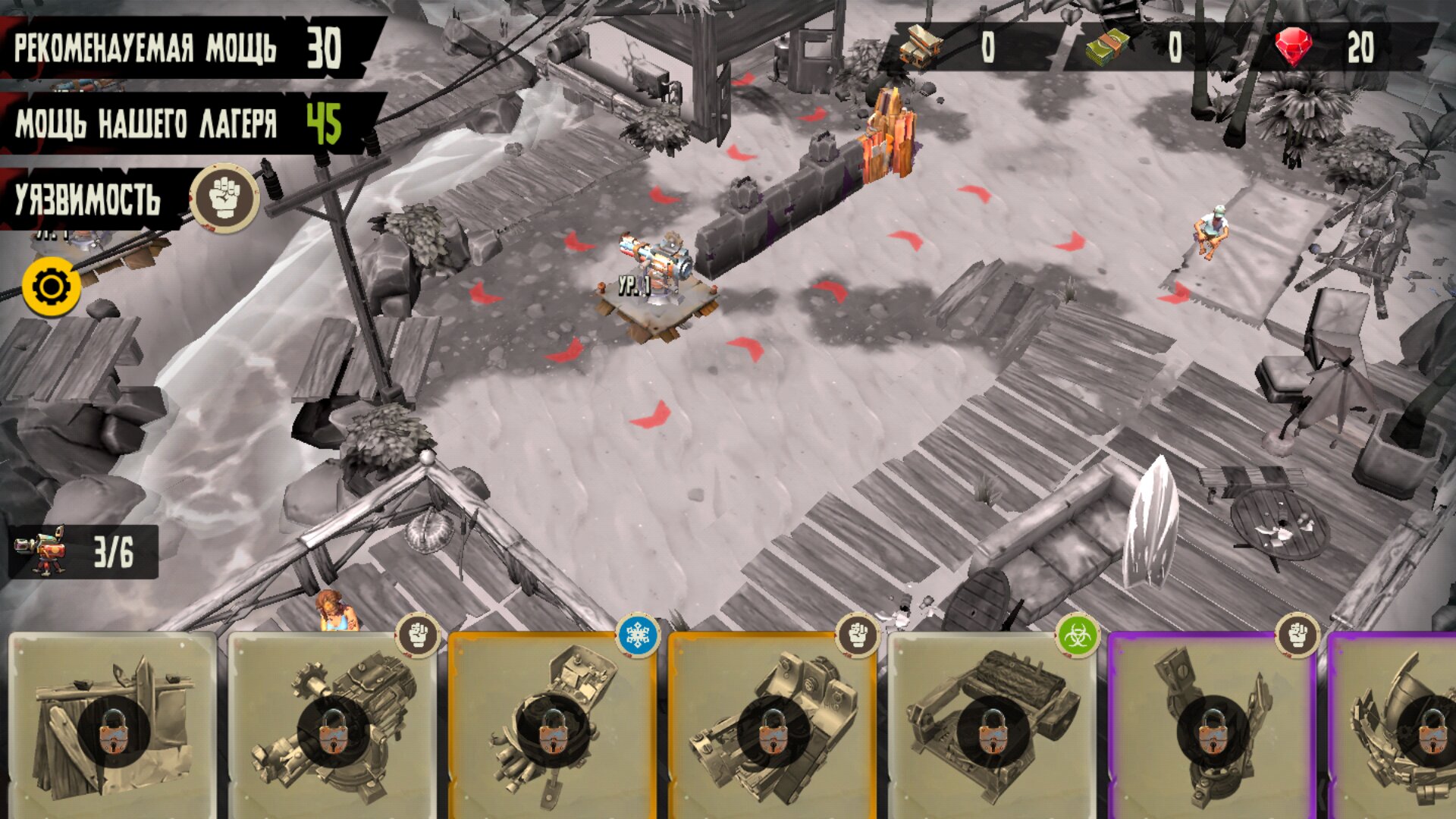
Task: Click the fist icon beside Уязвимость
Action: (224, 197)
